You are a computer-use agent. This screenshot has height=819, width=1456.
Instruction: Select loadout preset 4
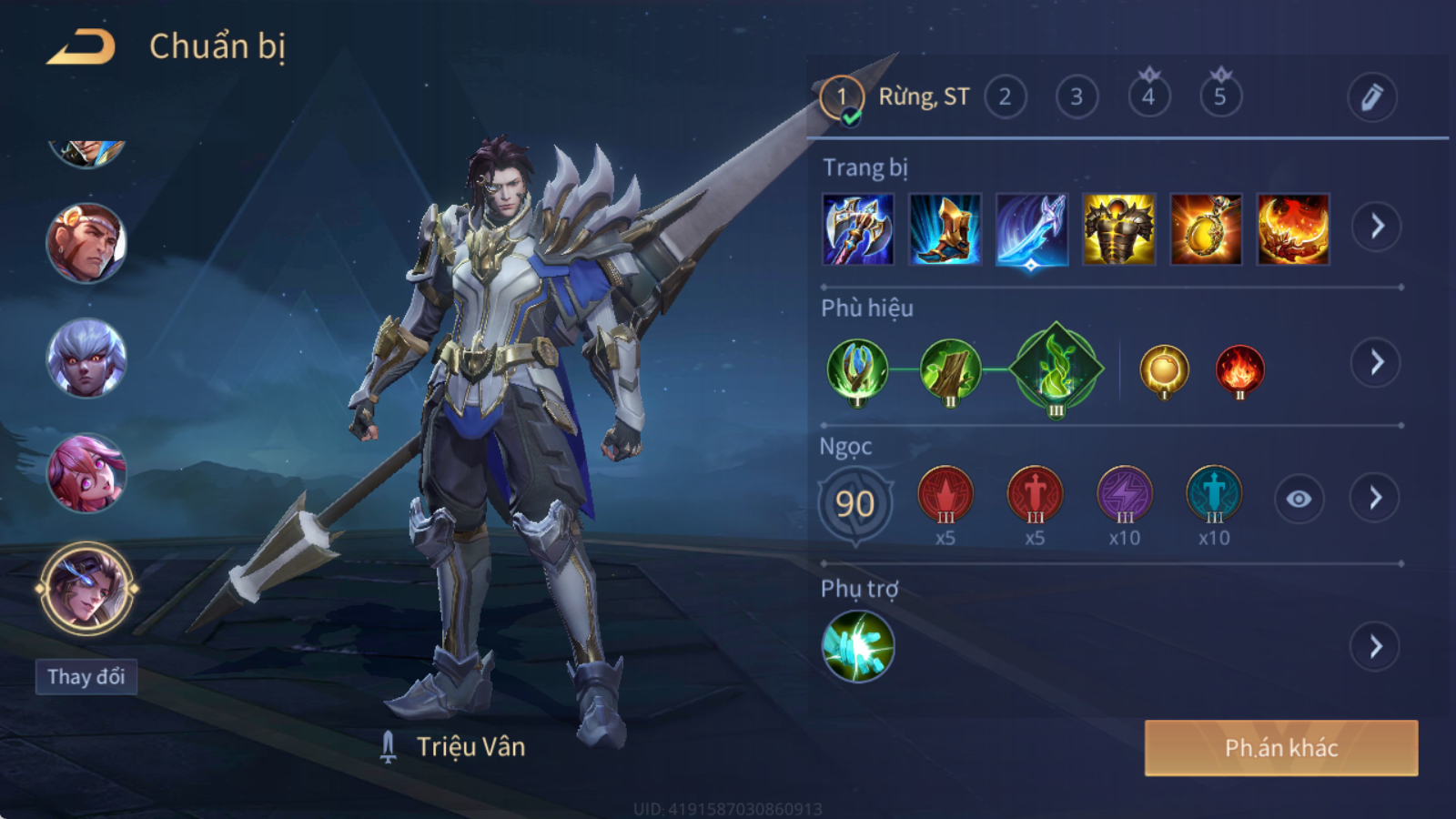pyautogui.click(x=1148, y=96)
